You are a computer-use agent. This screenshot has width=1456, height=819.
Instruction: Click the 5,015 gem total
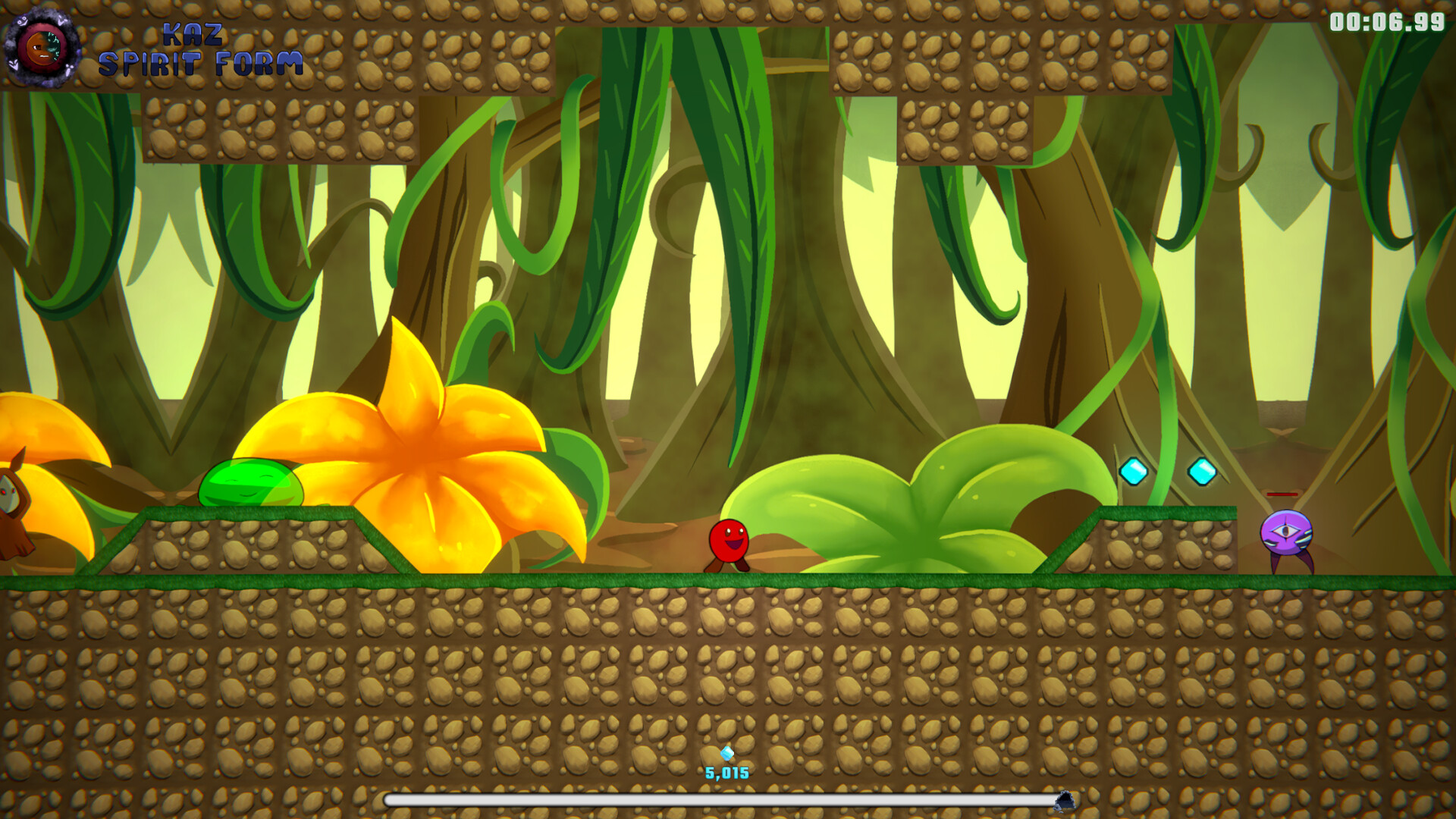(726, 773)
